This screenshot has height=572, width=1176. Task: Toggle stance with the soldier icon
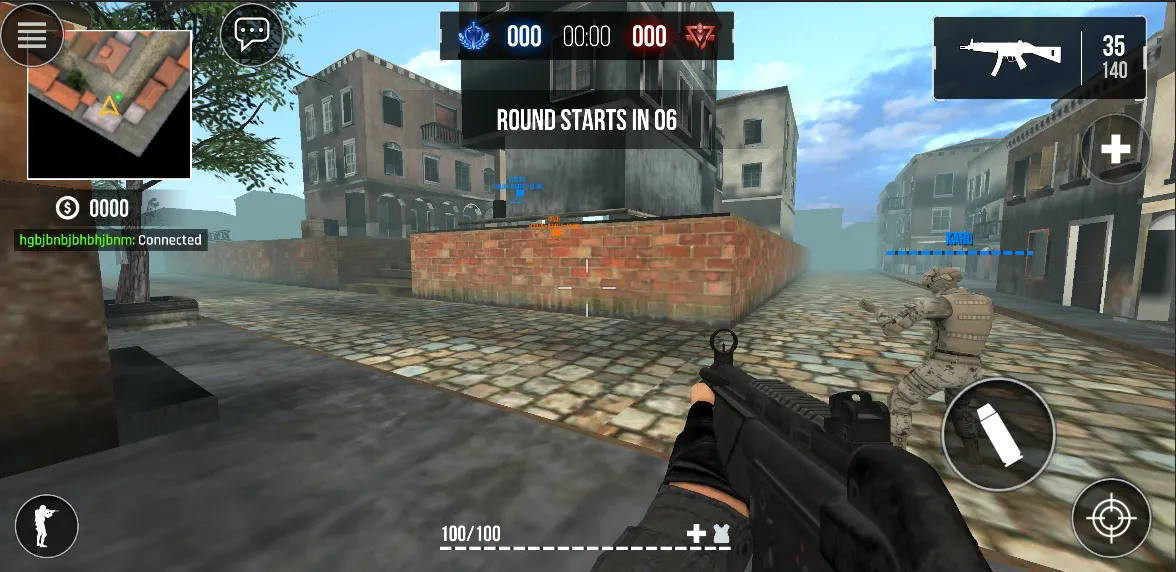pyautogui.click(x=46, y=525)
